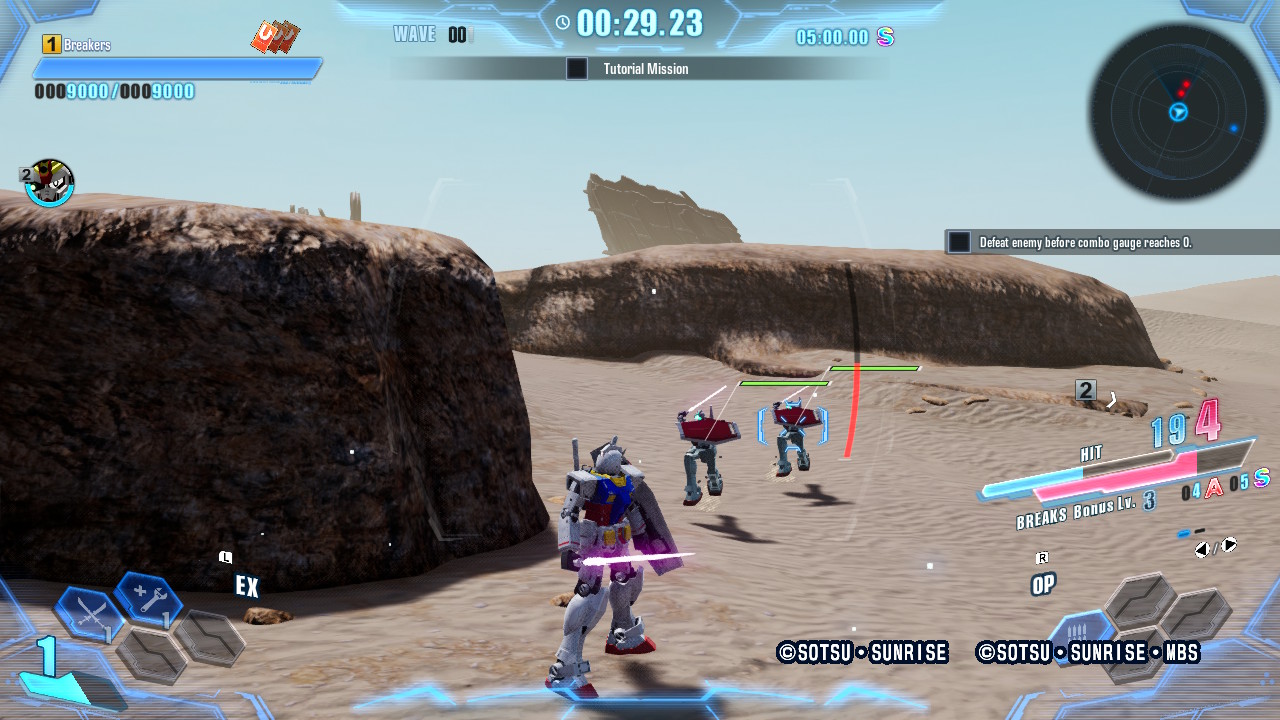Click the orange card icon beside Breakers
Screen dimensions: 1280x720
click(275, 37)
